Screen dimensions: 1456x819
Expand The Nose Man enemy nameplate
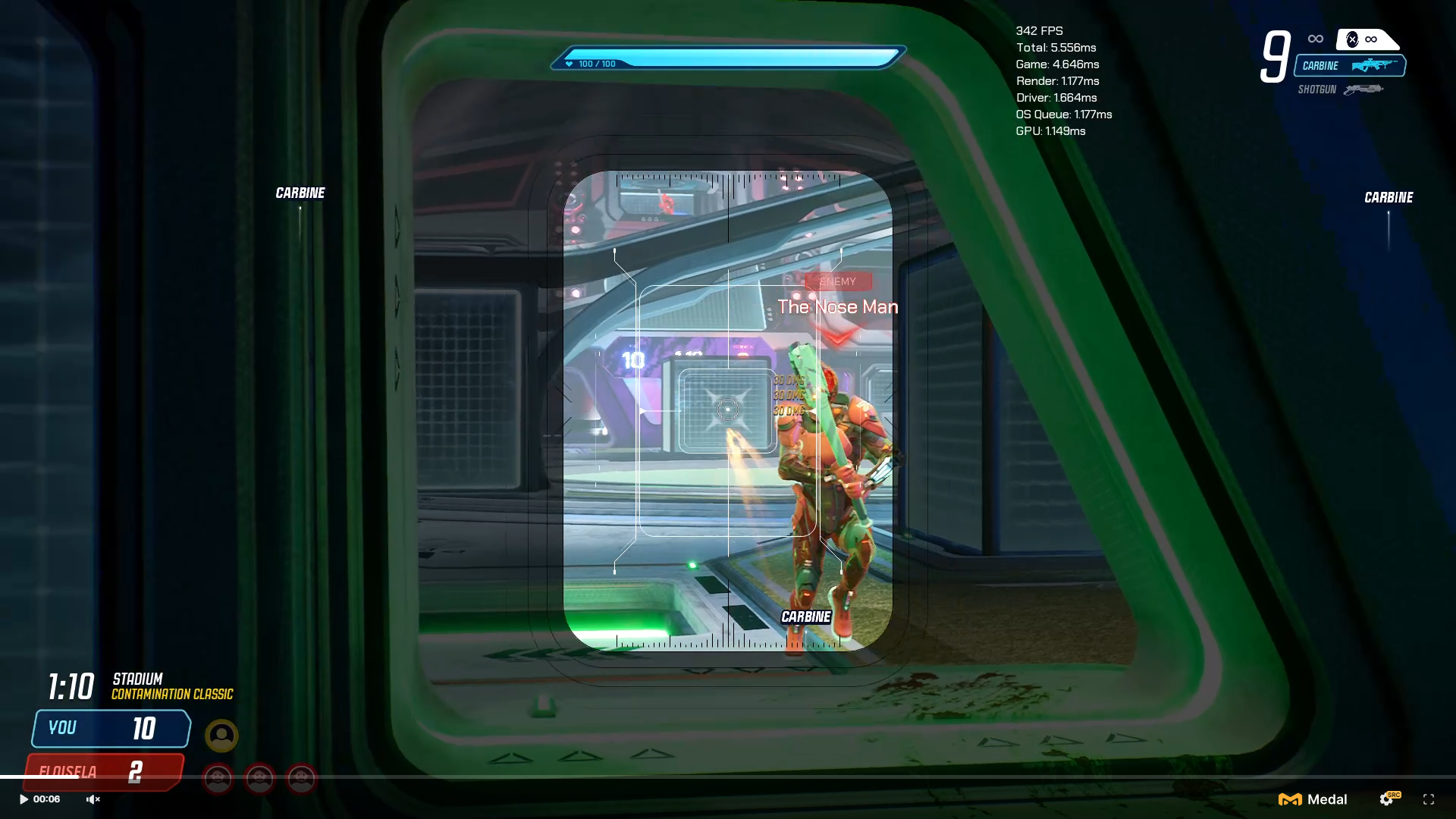pyautogui.click(x=838, y=307)
